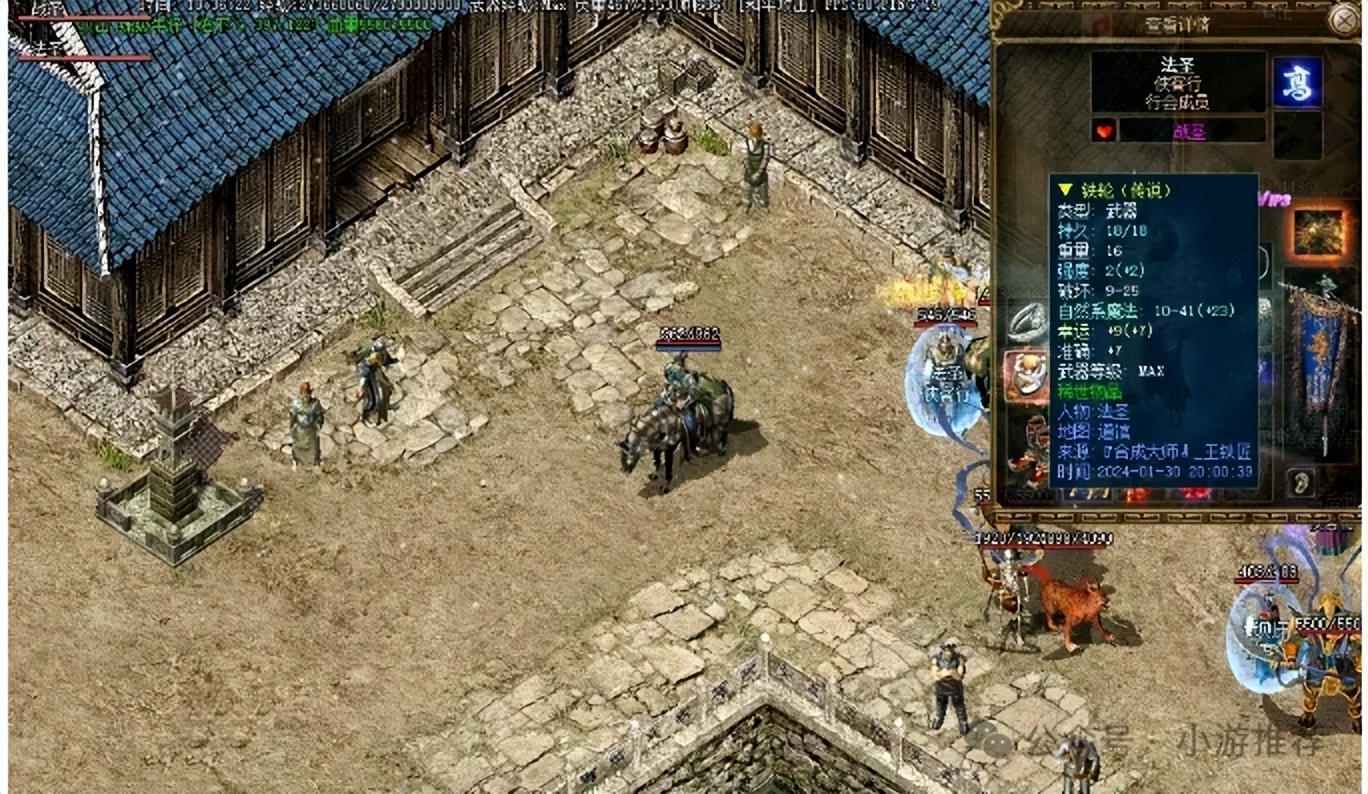Click the red heart icon

point(1104,131)
